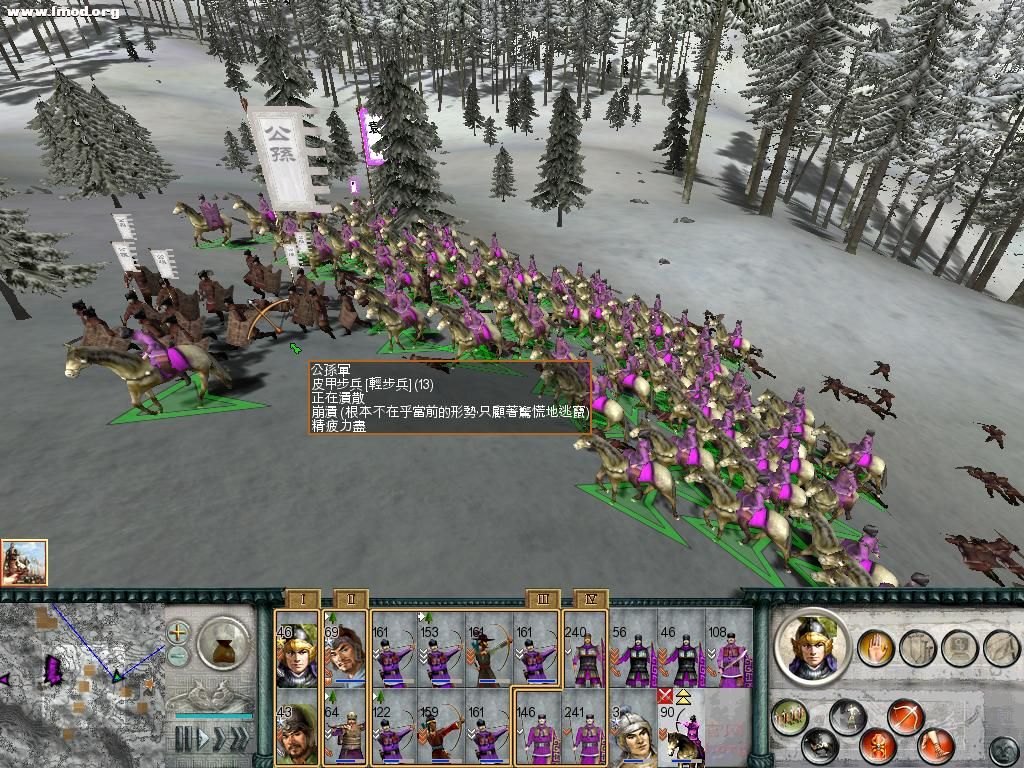This screenshot has height=768, width=1024.
Task: Pause the battle
Action: 184,740
